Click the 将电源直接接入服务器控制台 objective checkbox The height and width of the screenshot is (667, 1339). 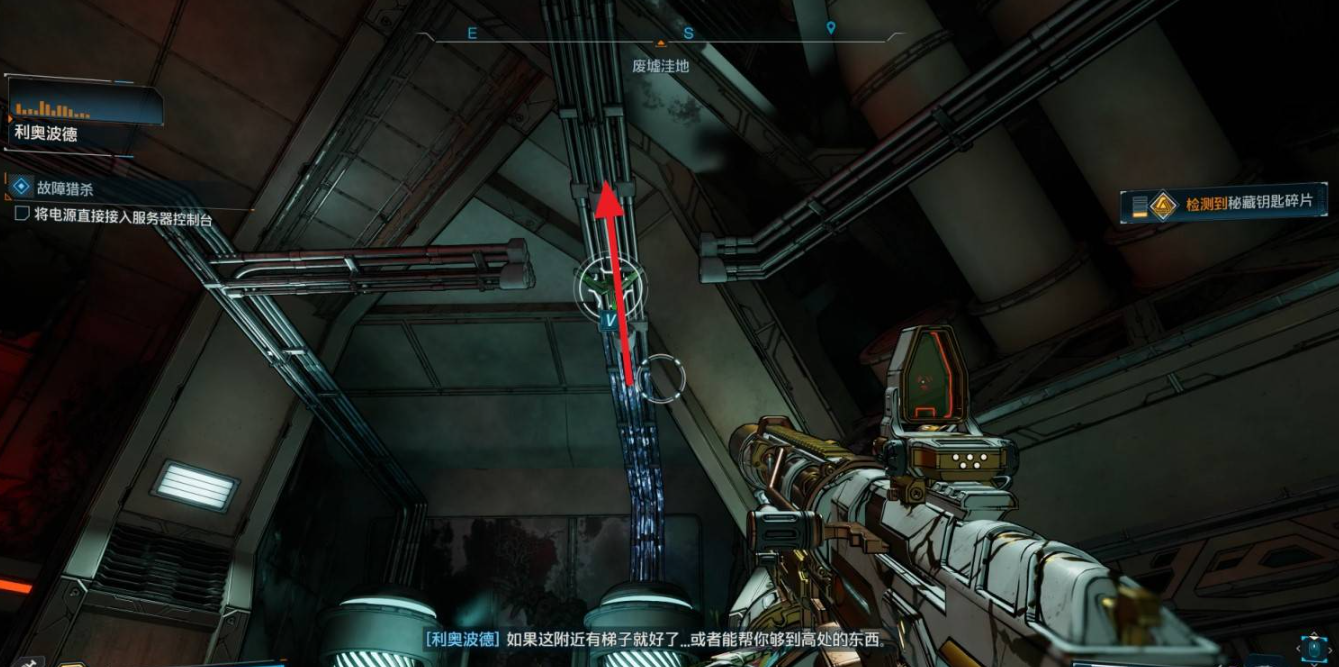click(22, 214)
